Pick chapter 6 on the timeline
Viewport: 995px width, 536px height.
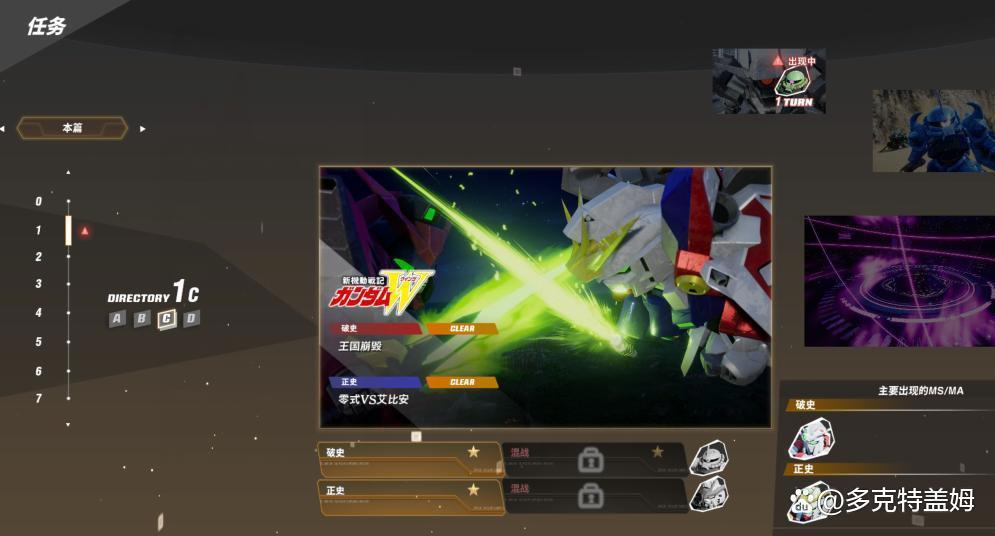coord(39,372)
